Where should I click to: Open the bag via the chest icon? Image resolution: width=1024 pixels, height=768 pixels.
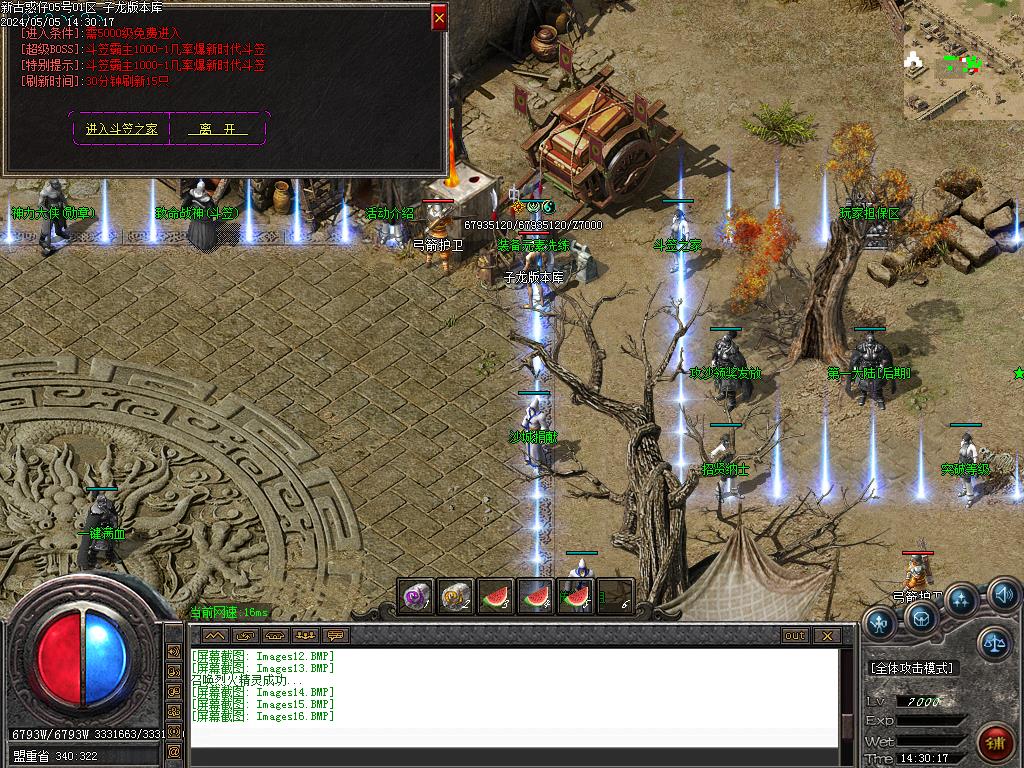tap(921, 618)
